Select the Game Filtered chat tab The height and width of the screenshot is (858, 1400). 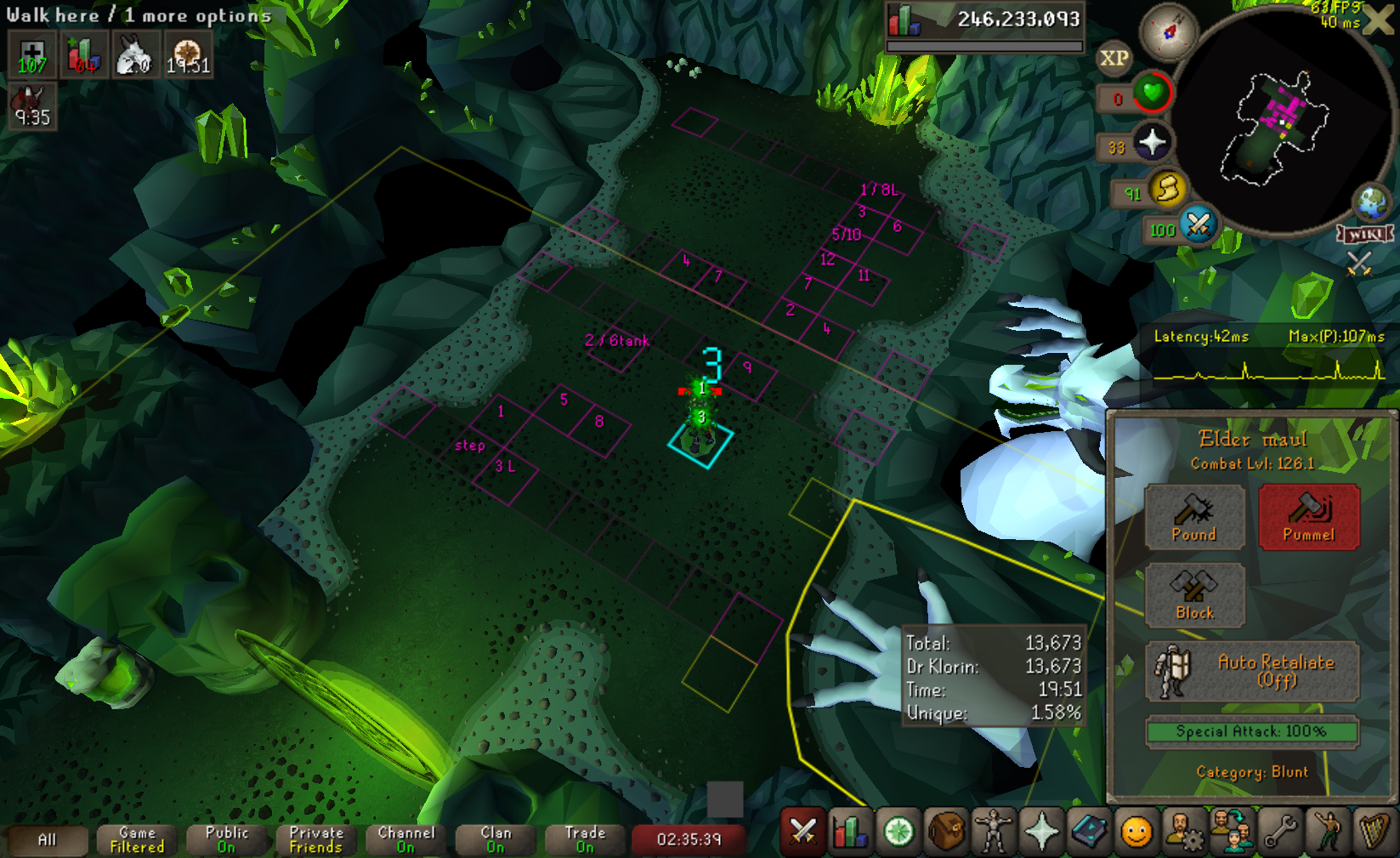pos(137,840)
